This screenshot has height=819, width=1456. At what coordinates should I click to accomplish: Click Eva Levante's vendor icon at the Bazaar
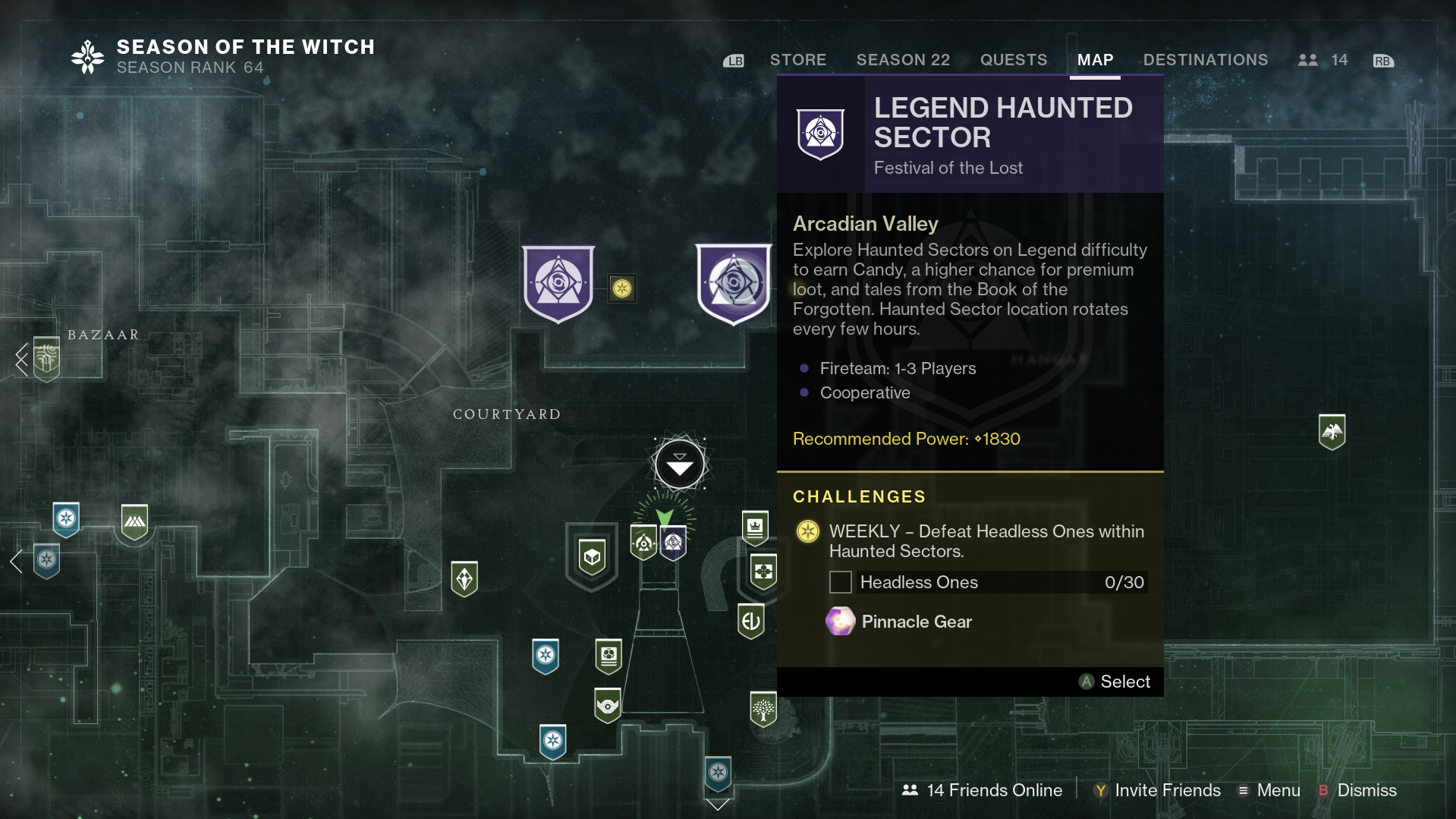[x=46, y=358]
